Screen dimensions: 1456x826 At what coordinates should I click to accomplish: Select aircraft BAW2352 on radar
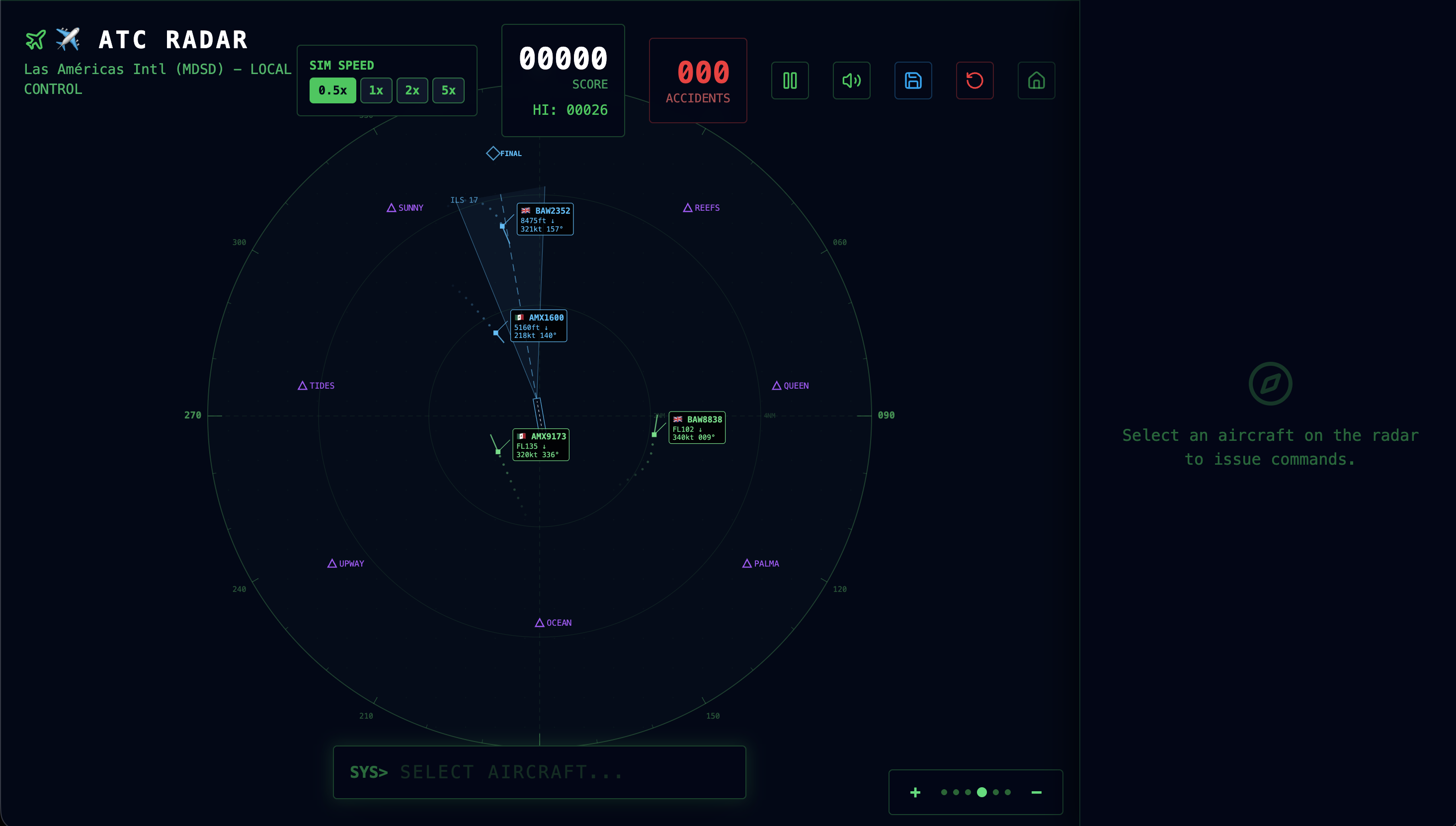545,219
